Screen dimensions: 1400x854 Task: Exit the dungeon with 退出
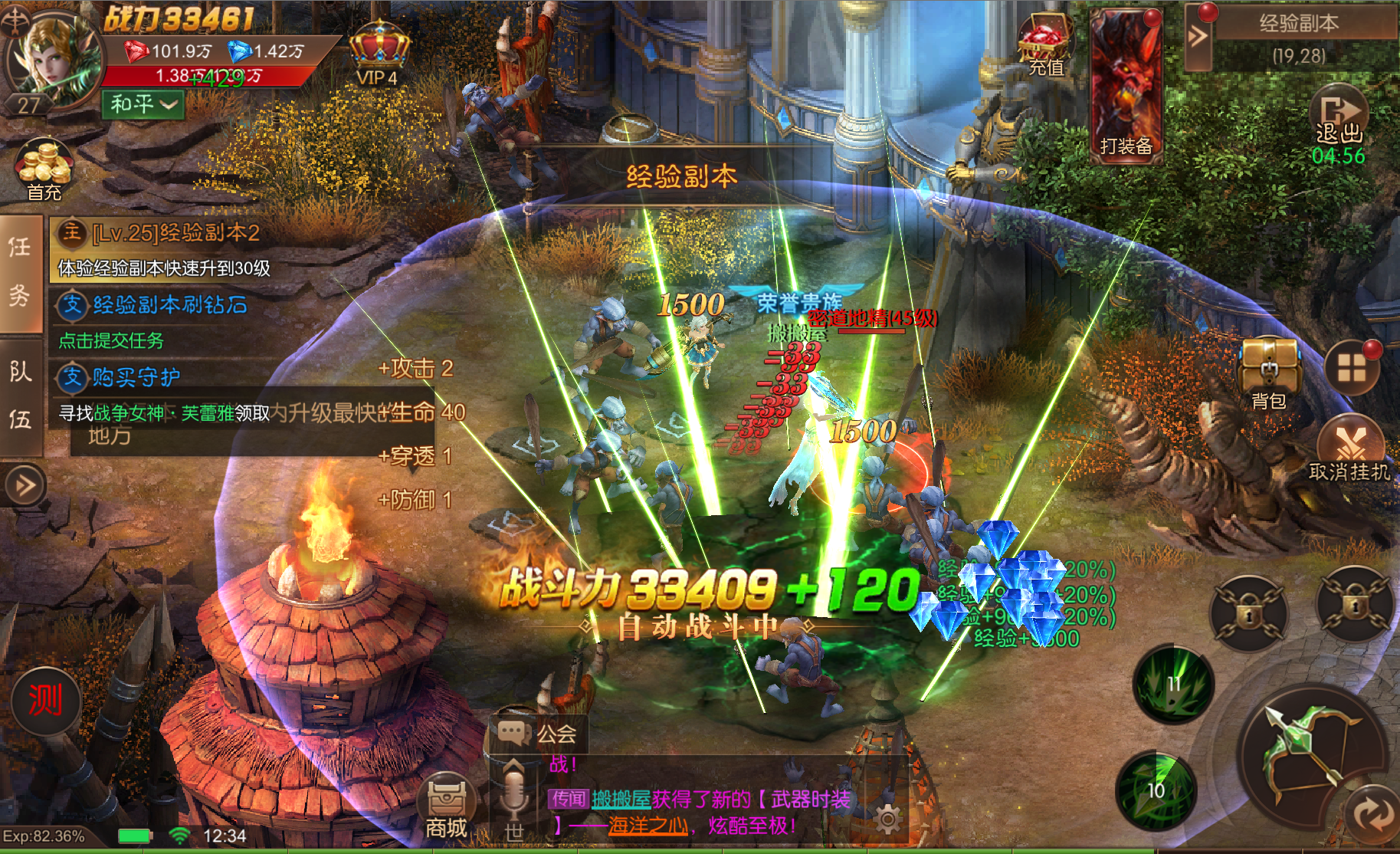[1339, 121]
